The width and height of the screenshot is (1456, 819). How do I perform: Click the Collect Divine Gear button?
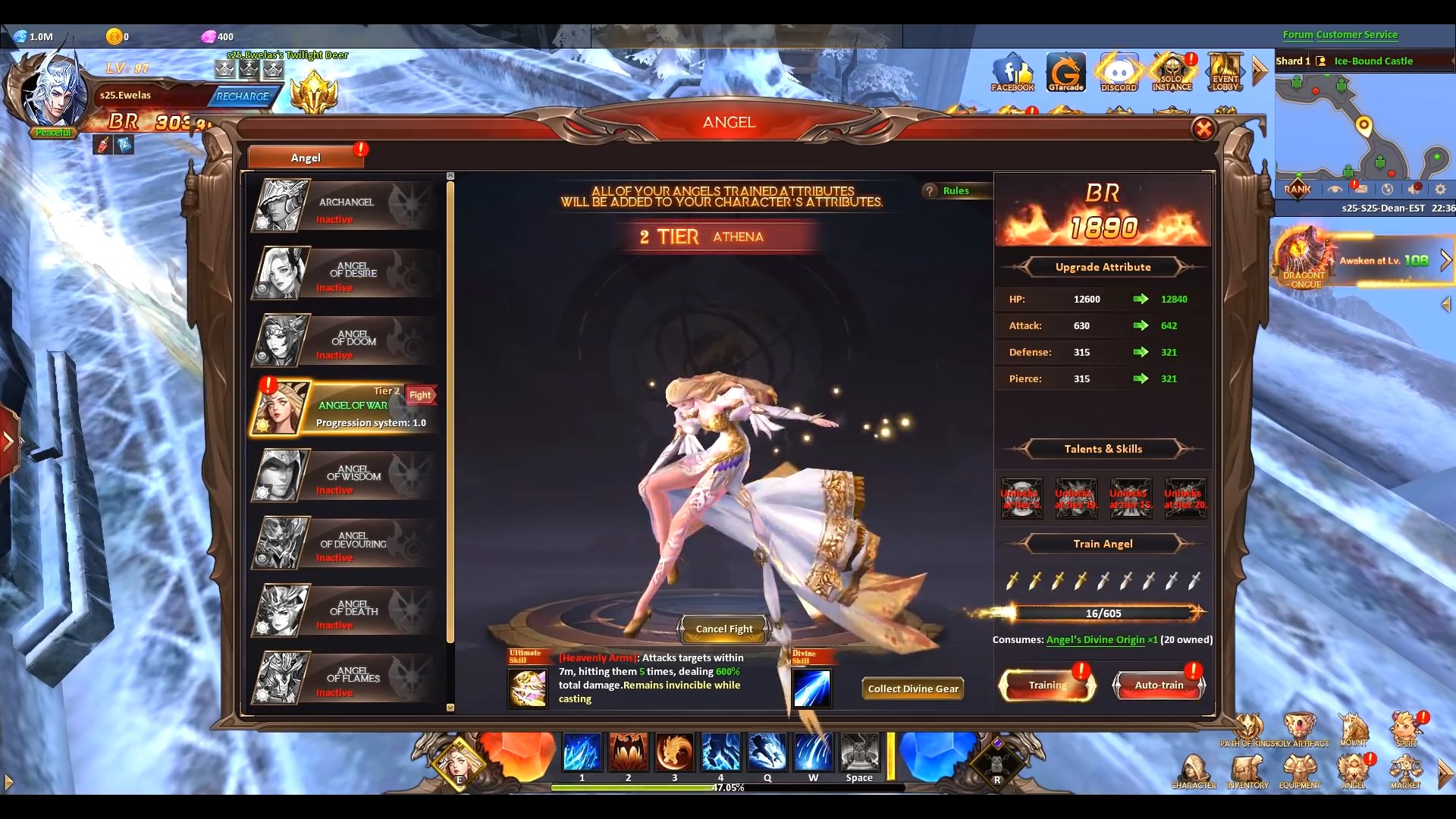click(912, 689)
